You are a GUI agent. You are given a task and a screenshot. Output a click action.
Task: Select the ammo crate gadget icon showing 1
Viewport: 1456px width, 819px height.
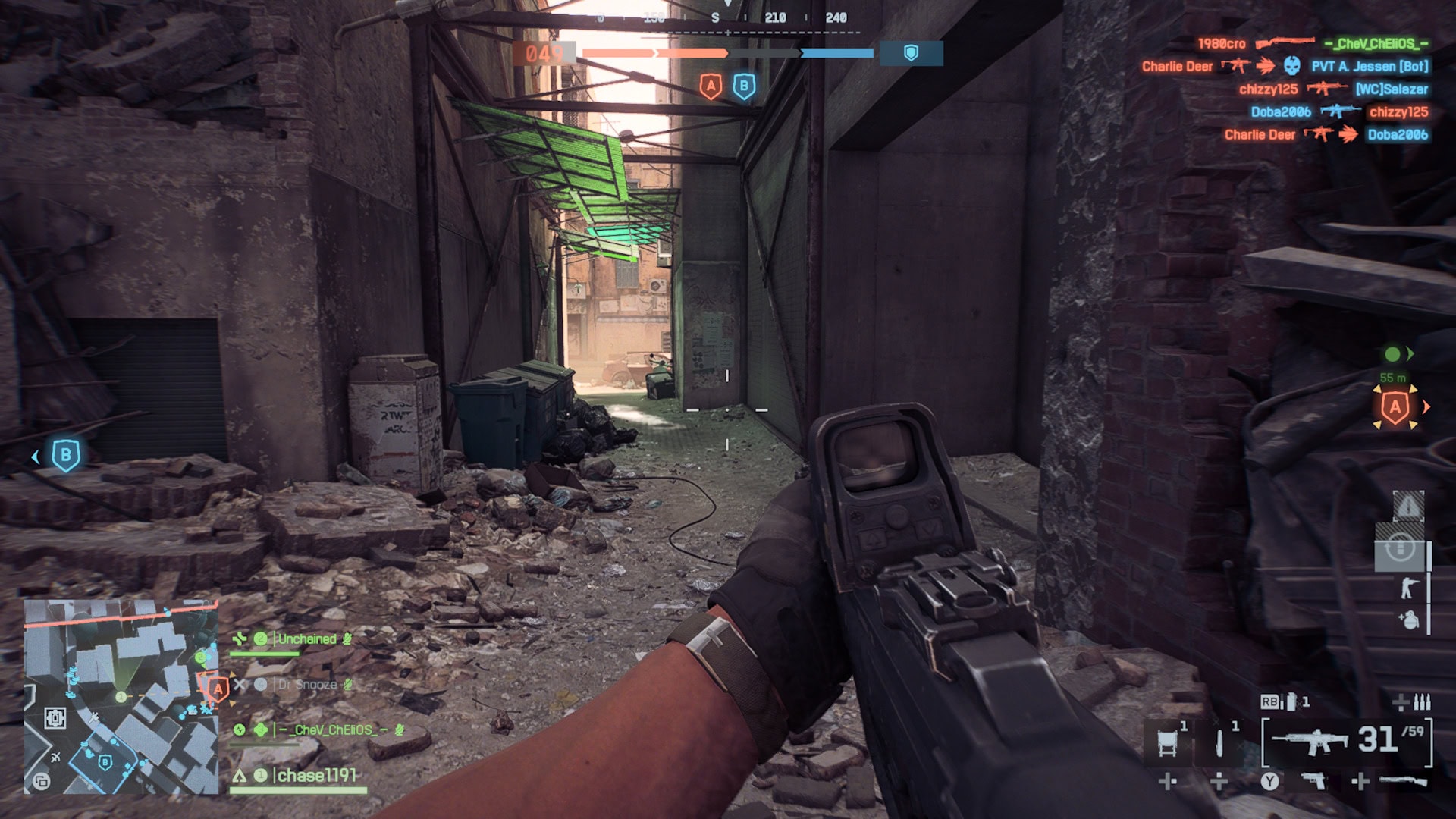tap(1168, 744)
